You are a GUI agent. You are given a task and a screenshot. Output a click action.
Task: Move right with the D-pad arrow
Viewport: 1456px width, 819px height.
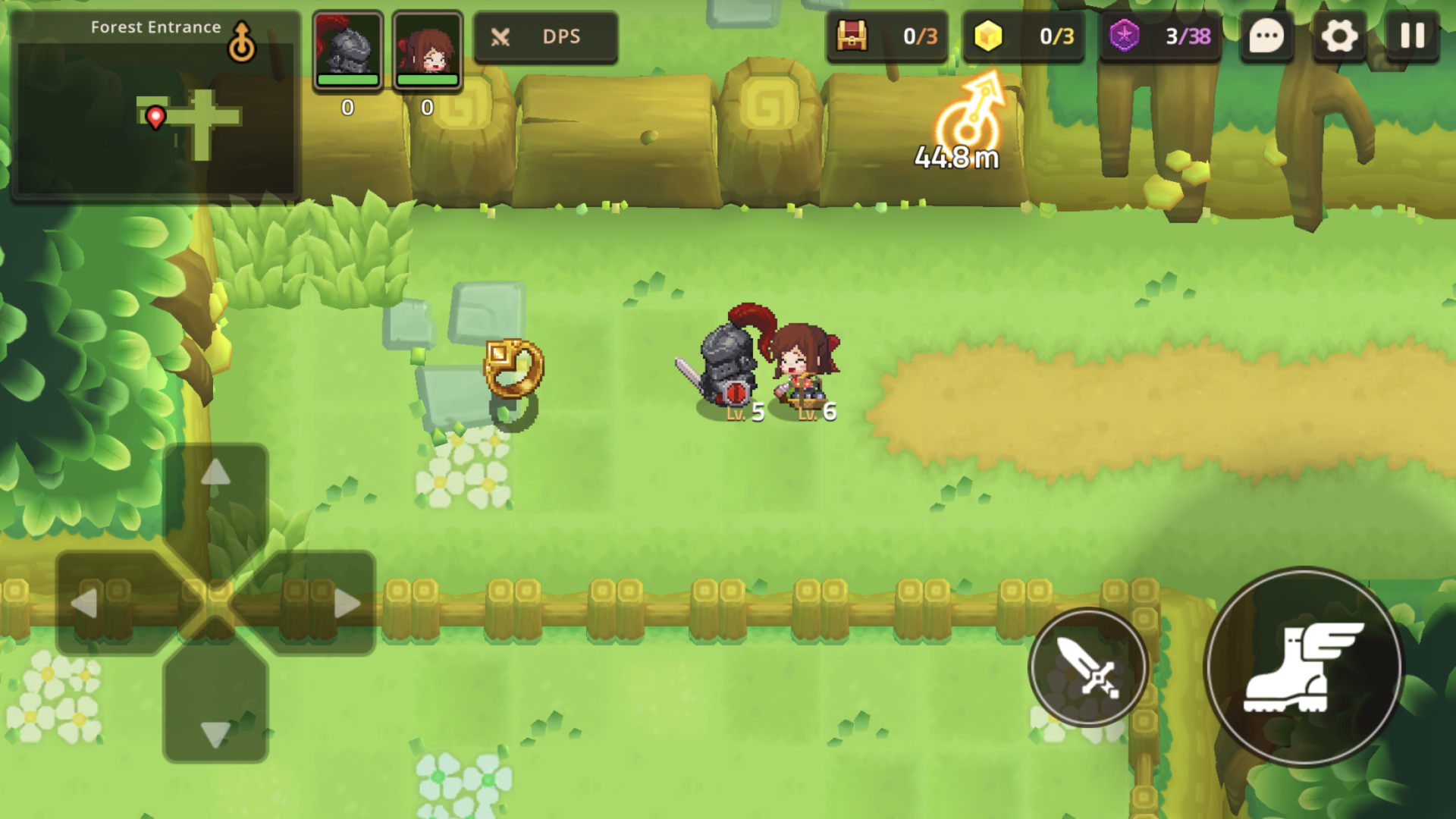pyautogui.click(x=347, y=604)
